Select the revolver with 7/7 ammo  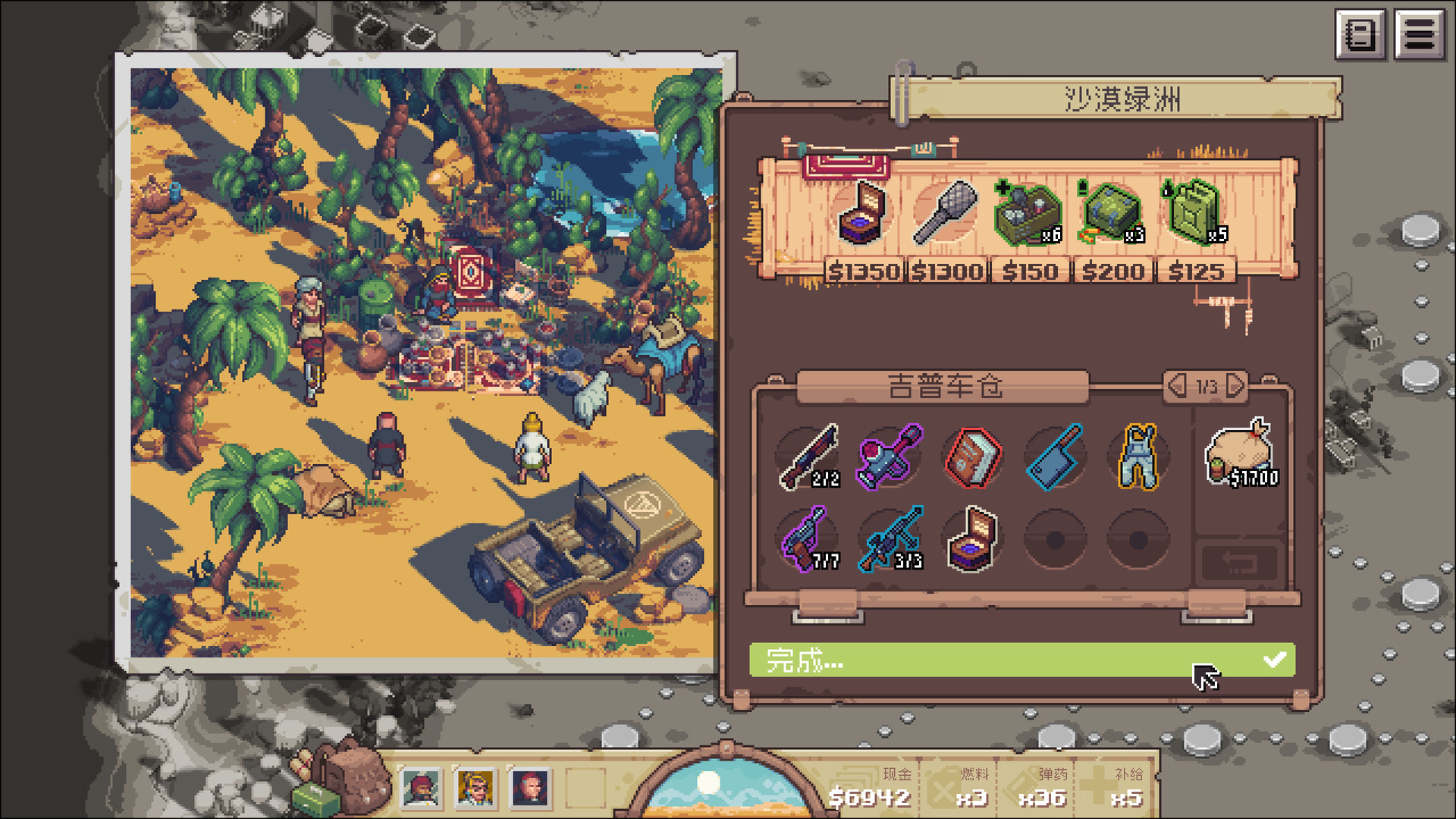(x=808, y=540)
